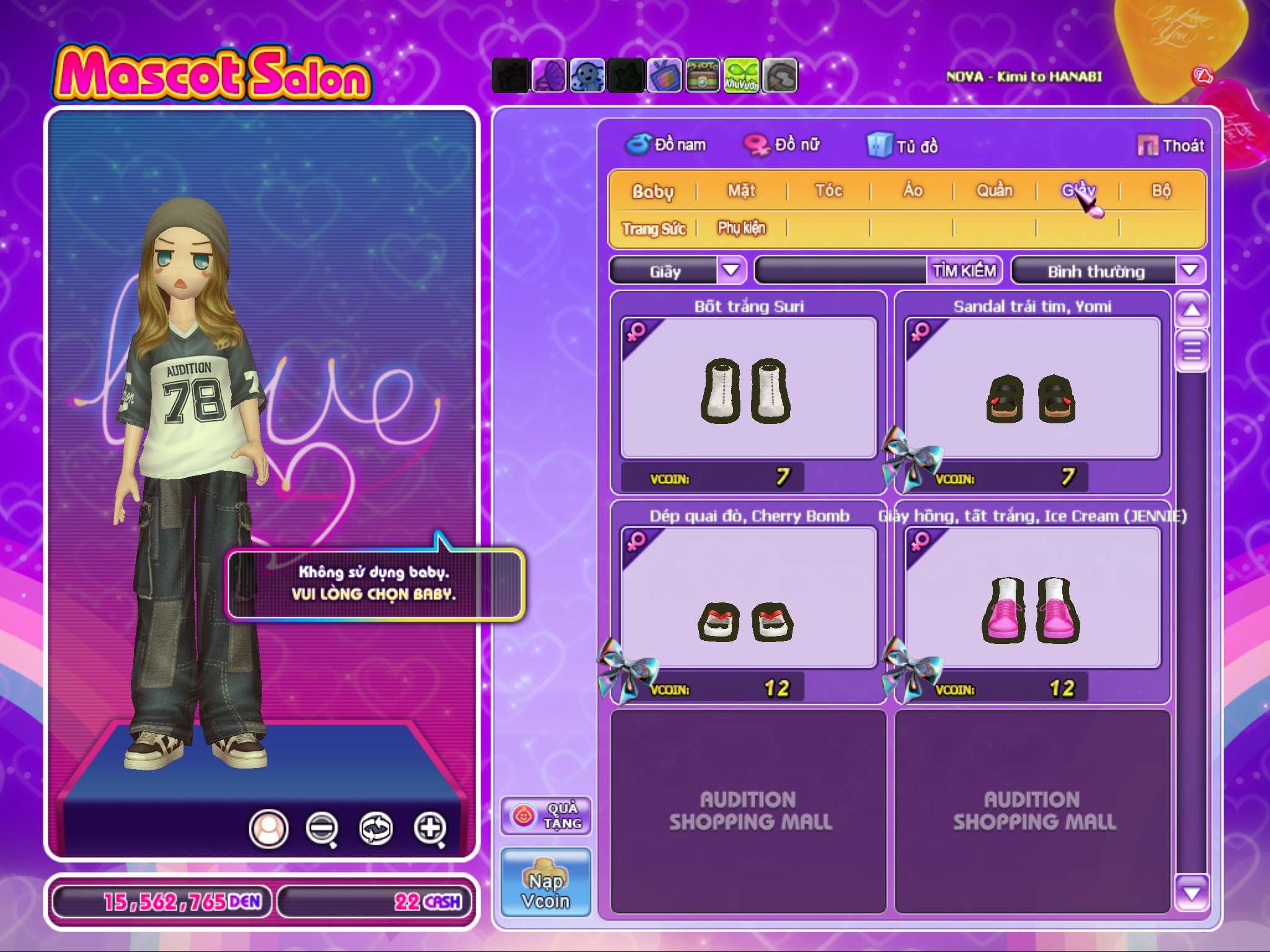
Task: Open the Nạp Vcoin top-up
Action: point(546,882)
